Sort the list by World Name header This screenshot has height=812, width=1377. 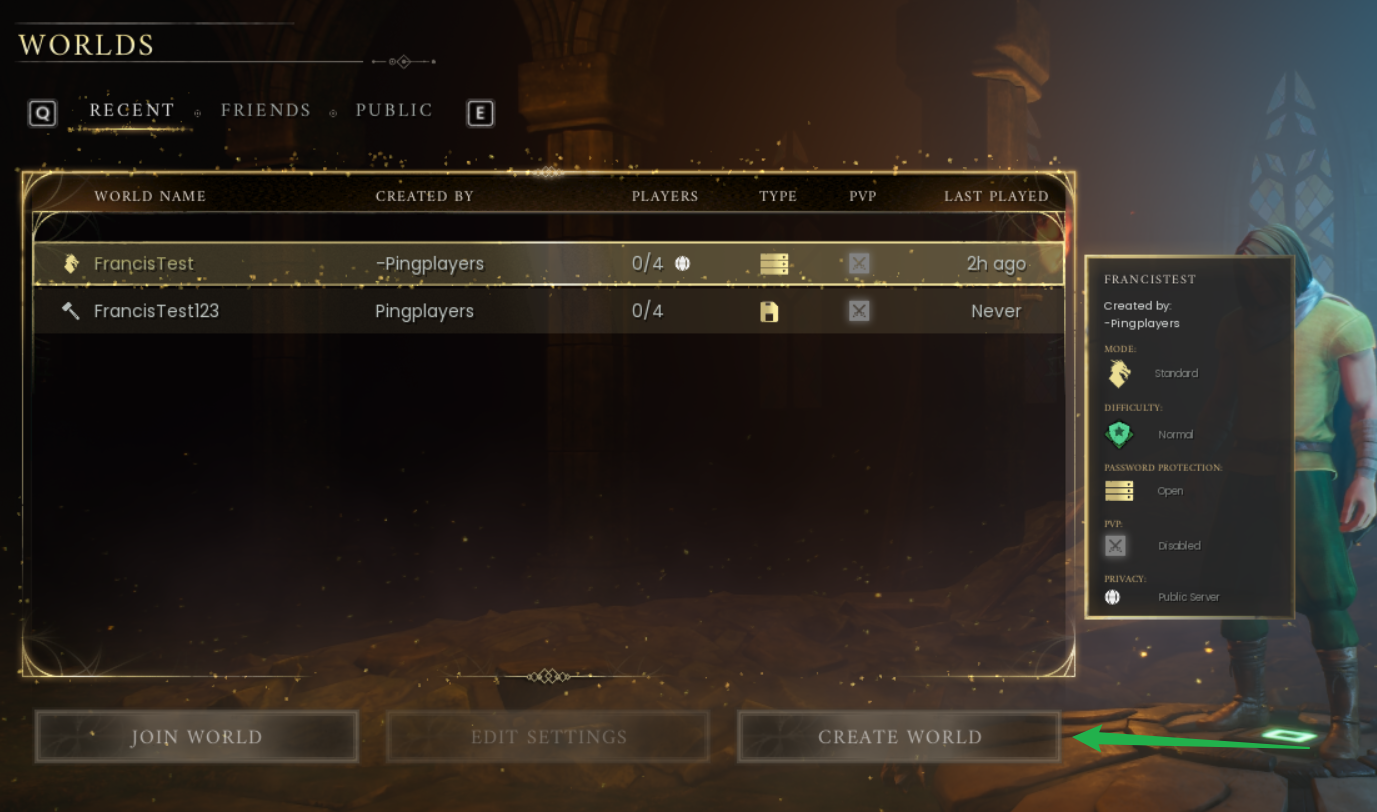click(x=150, y=196)
